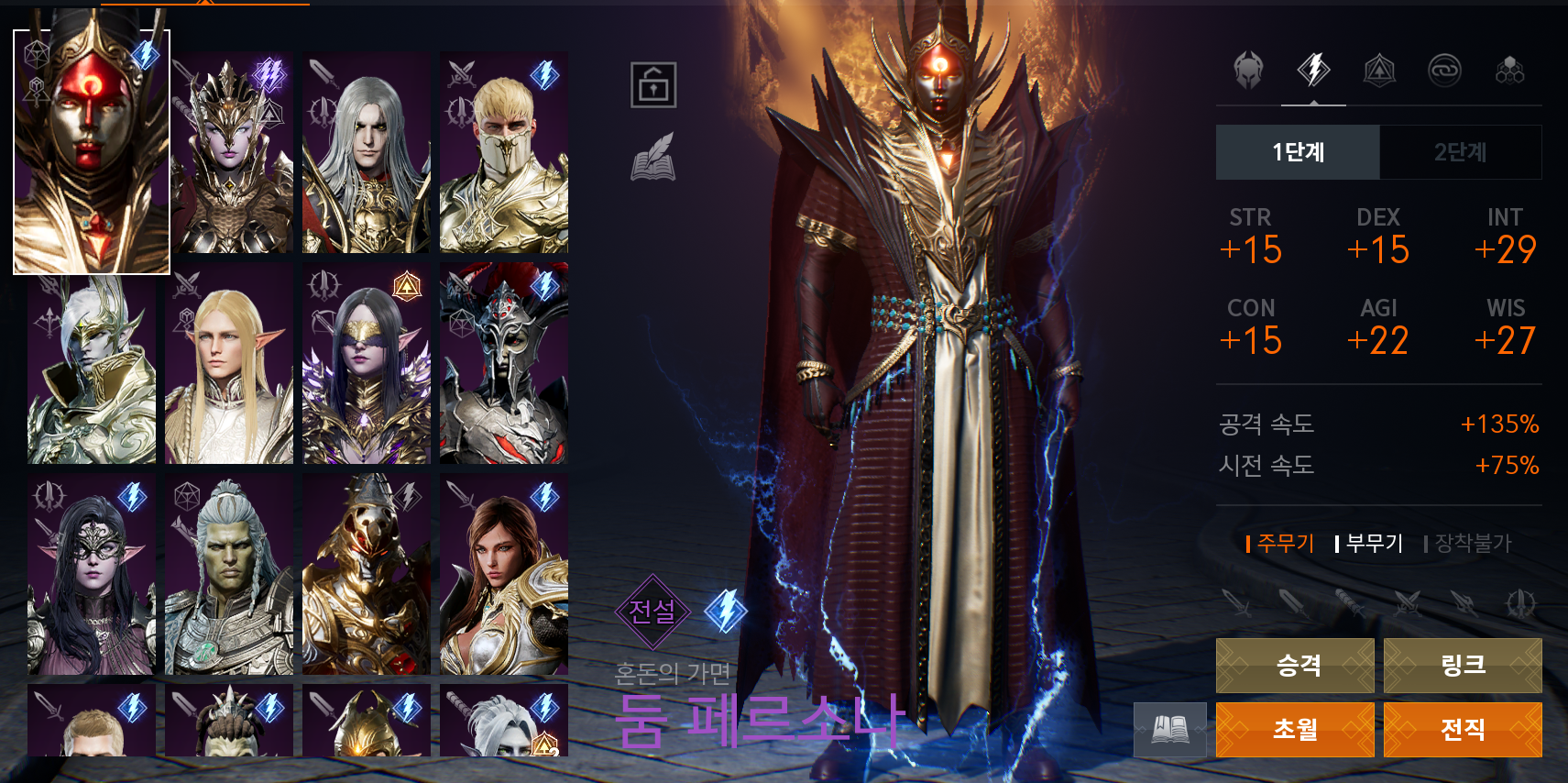Screen dimensions: 1568x783
Task: Activate the orange 초월 button
Action: pyautogui.click(x=1294, y=729)
